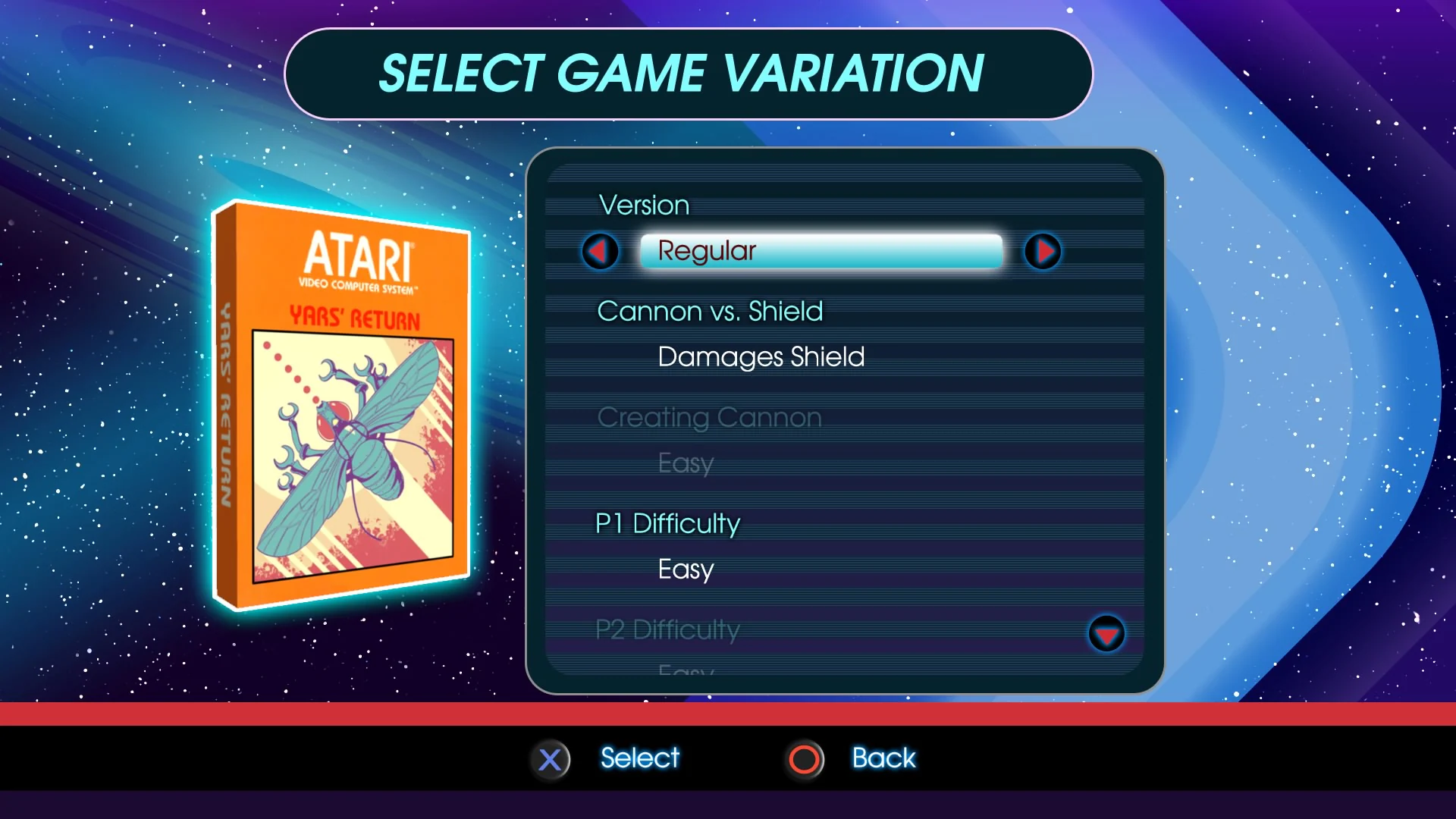This screenshot has width=1456, height=819.
Task: Switch the Damages Shield option
Action: [761, 356]
